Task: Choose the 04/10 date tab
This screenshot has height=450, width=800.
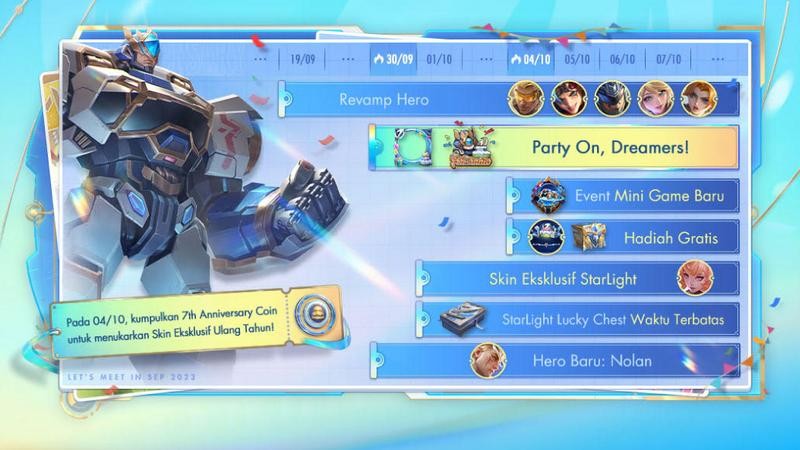Action: tap(530, 59)
